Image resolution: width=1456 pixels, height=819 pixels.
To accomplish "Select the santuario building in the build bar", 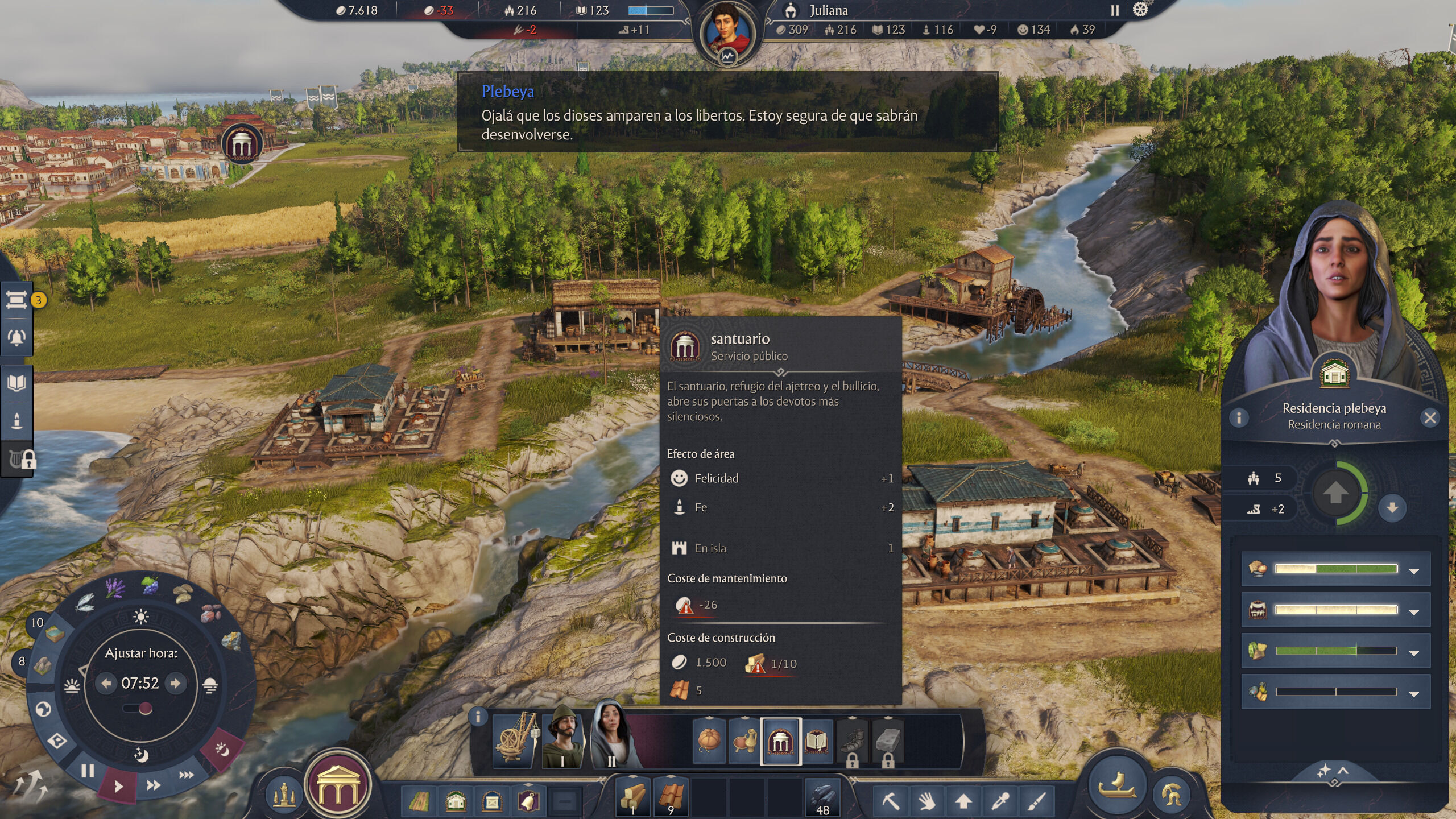I will pos(780,742).
